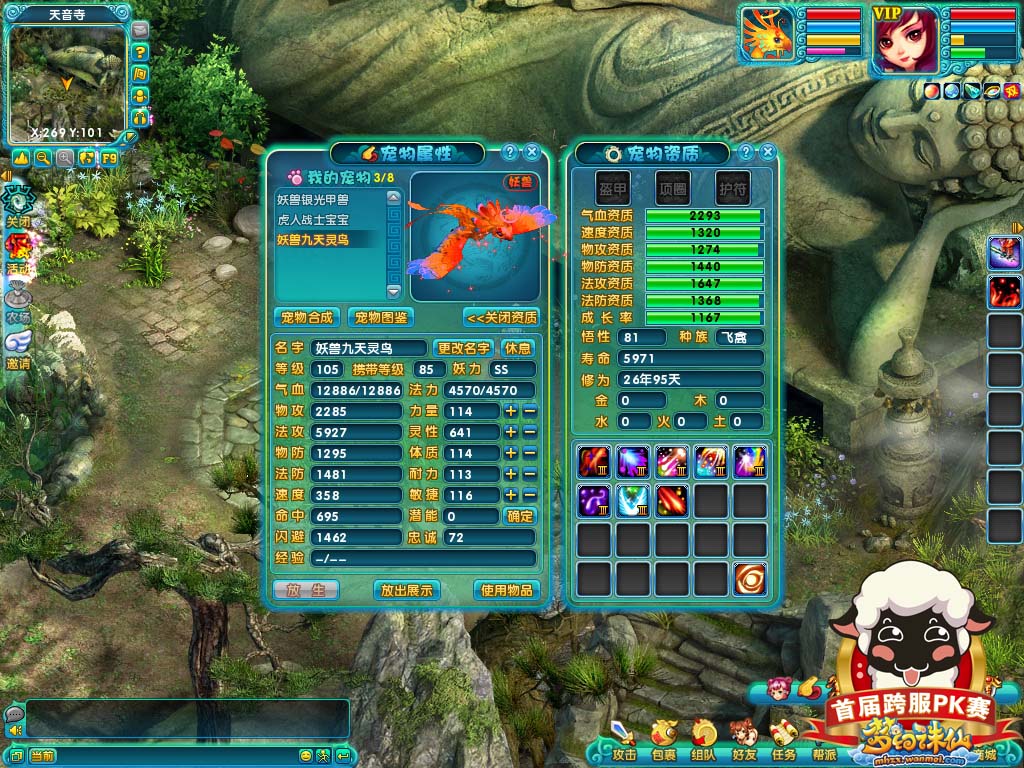Image resolution: width=1024 pixels, height=768 pixels.
Task: Open 宠物合成 pet fusion
Action: pyautogui.click(x=306, y=317)
